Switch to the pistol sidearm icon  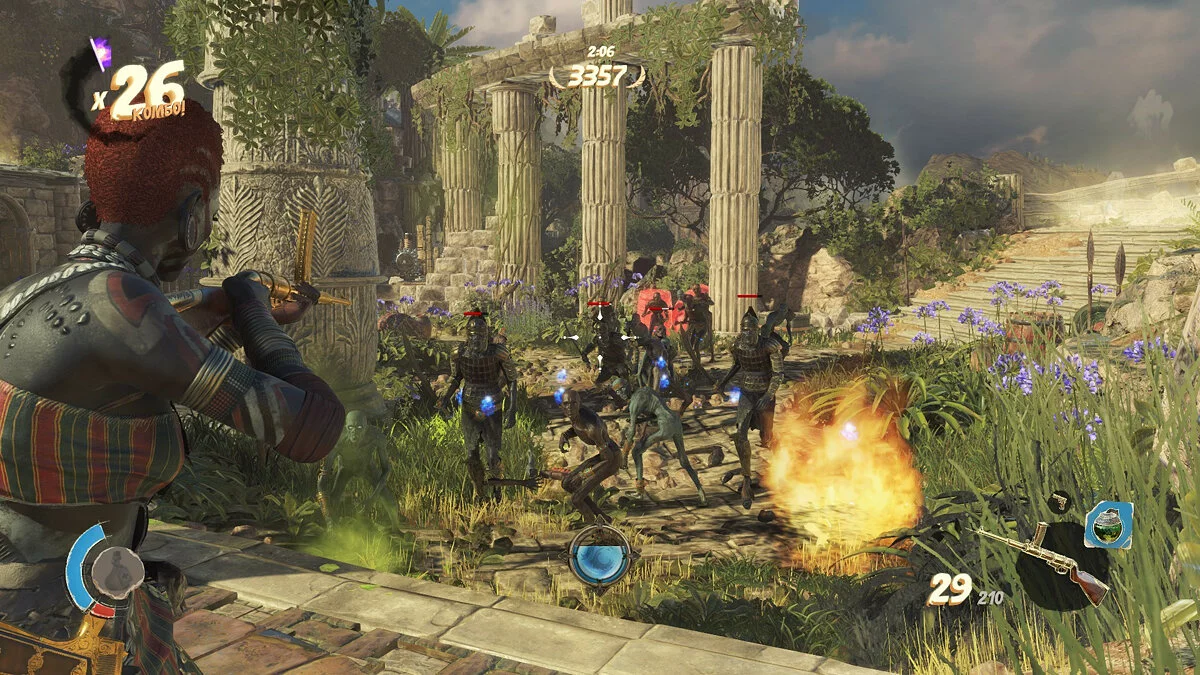[1059, 501]
